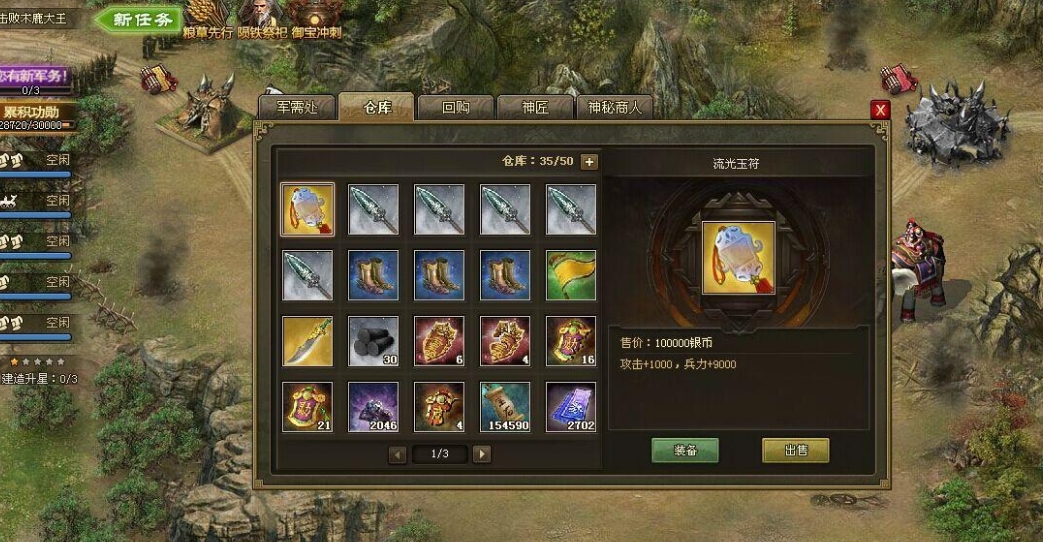1043x542 pixels.
Task: Select the black logs stack of 30
Action: (373, 341)
